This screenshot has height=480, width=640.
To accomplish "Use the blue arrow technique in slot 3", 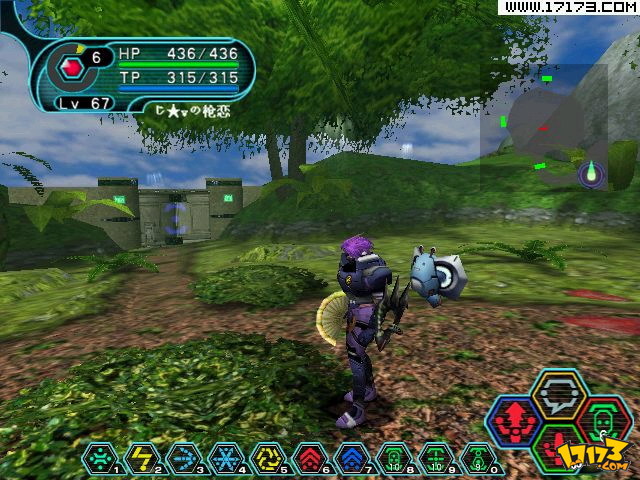I will pyautogui.click(x=183, y=458).
